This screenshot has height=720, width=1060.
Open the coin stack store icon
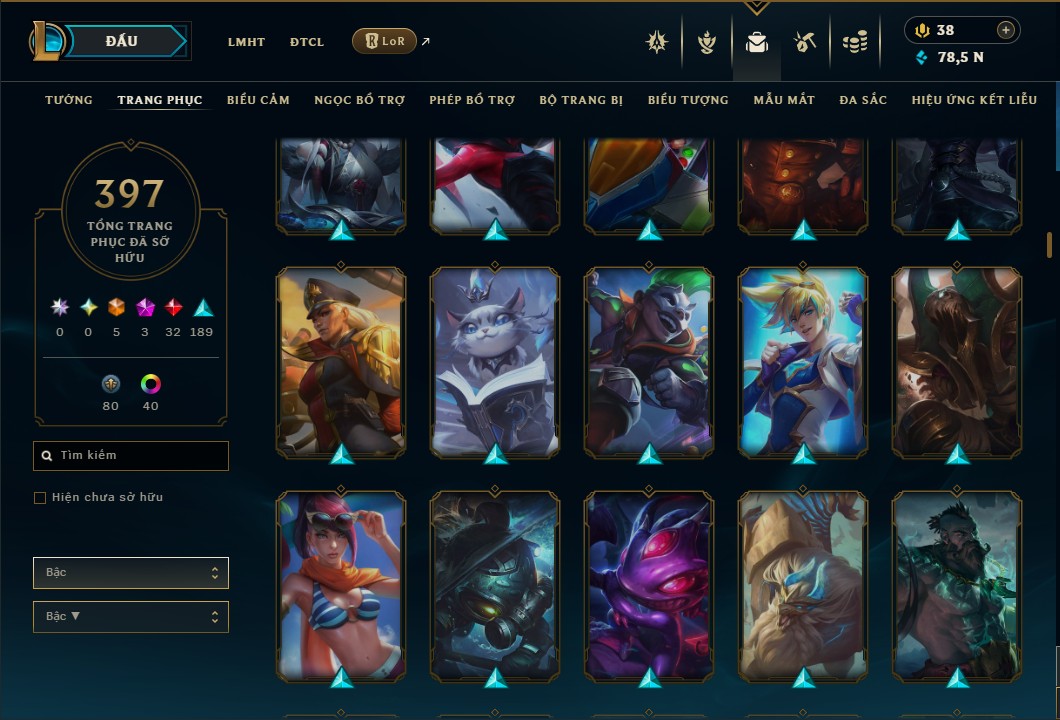(854, 42)
